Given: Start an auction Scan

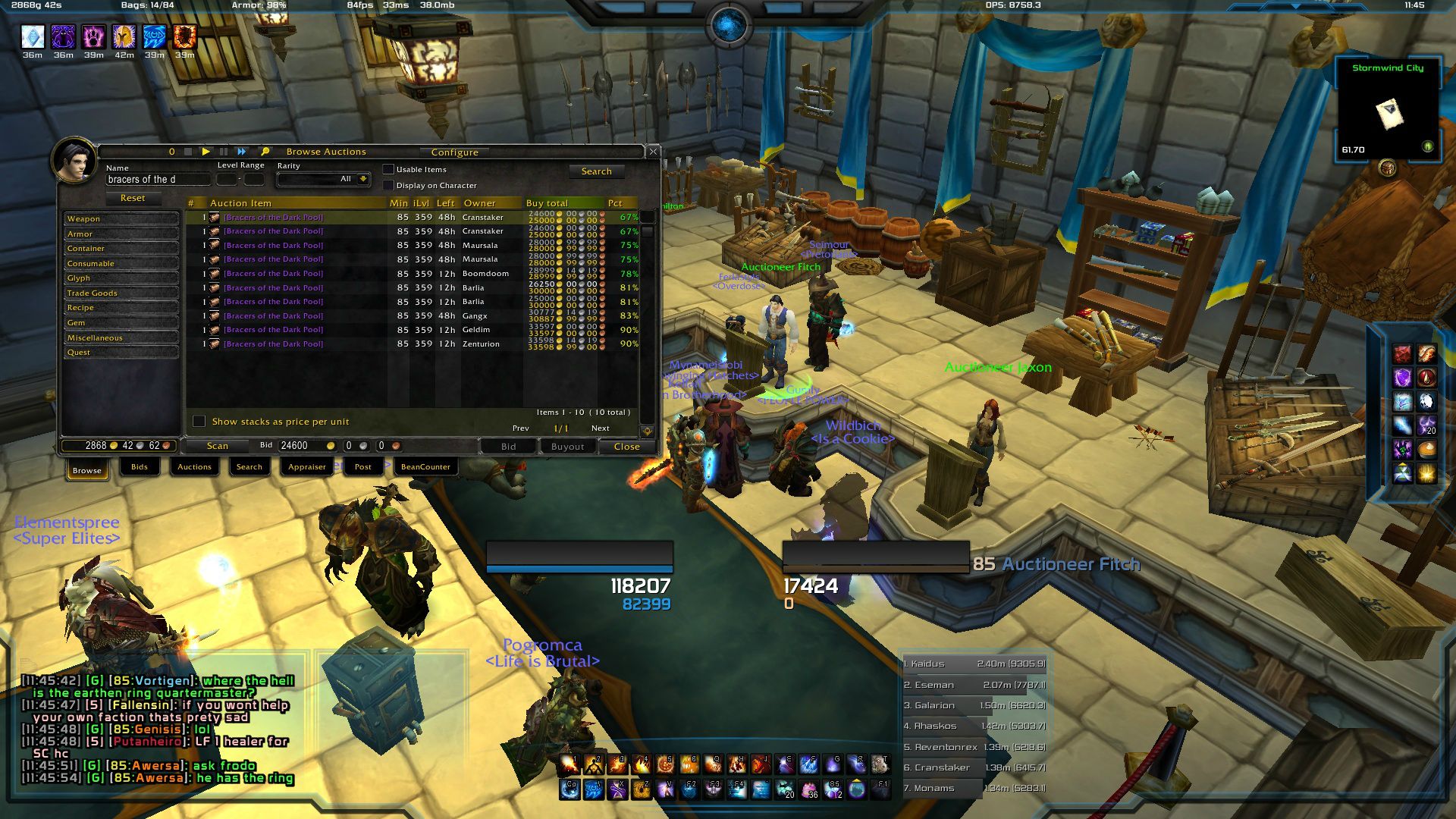Looking at the screenshot, I should 217,446.
